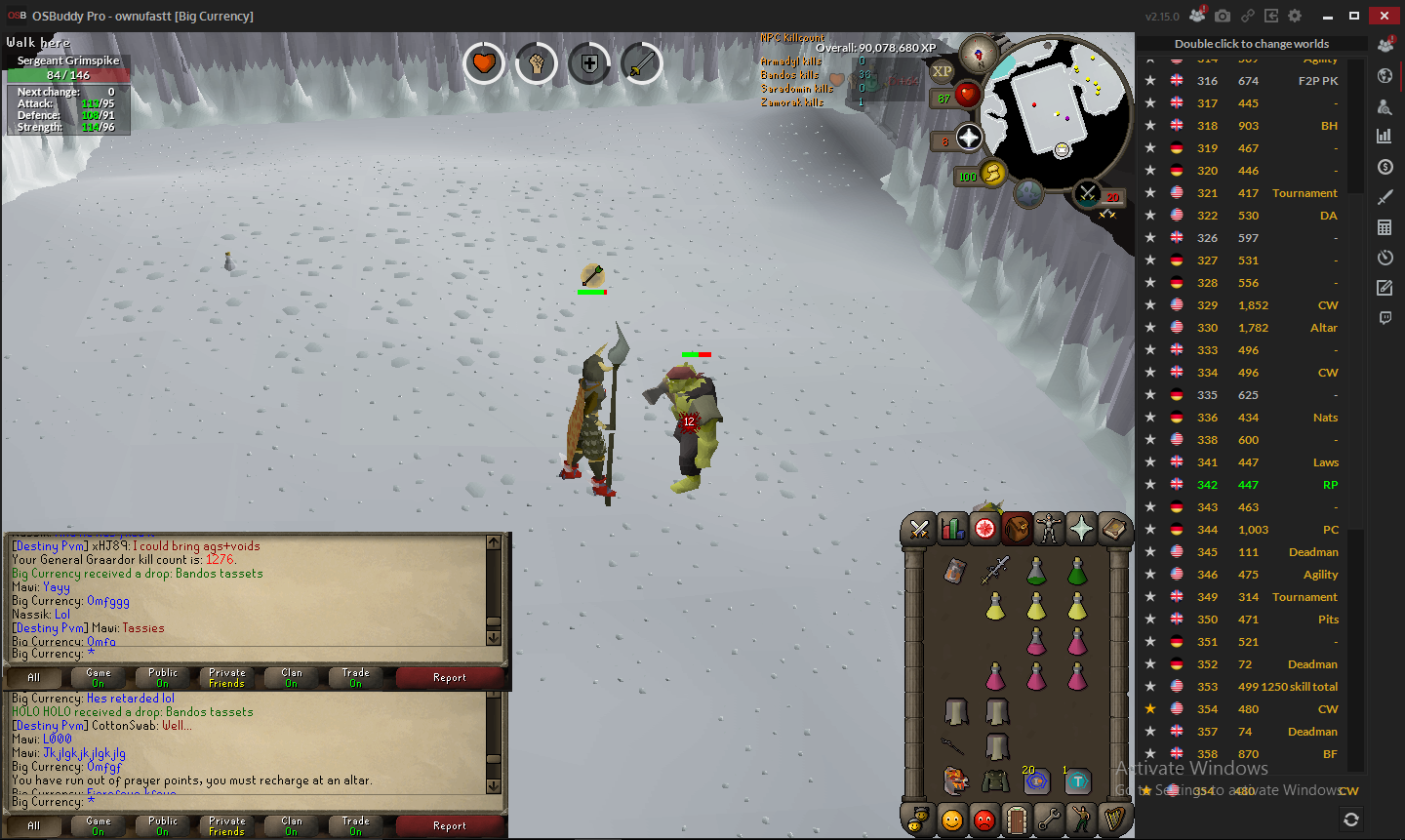This screenshot has height=840, width=1405.
Task: Show the Prayer tab
Action: (x=1081, y=529)
